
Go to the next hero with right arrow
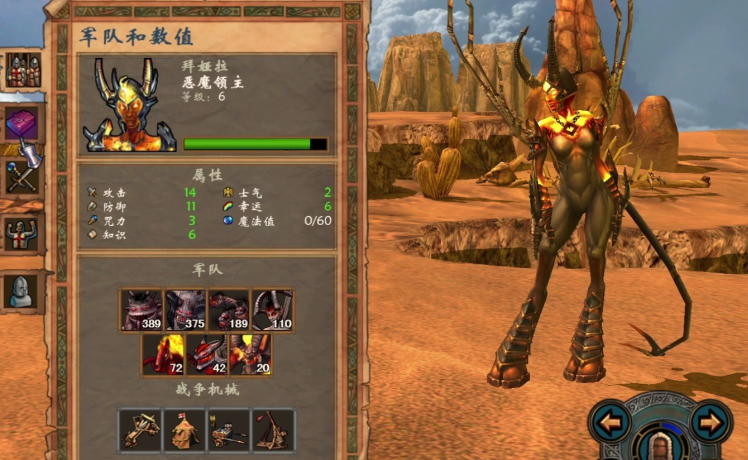[x=711, y=422]
